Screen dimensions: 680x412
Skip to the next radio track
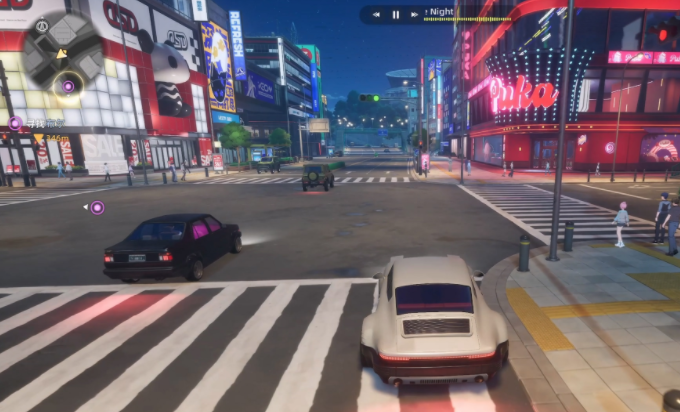(x=417, y=15)
